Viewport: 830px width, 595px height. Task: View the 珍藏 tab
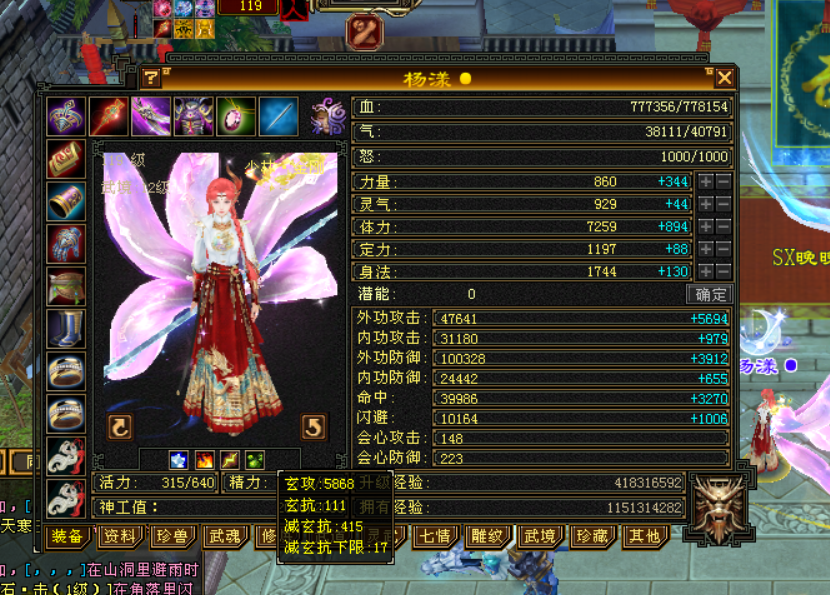coord(591,537)
